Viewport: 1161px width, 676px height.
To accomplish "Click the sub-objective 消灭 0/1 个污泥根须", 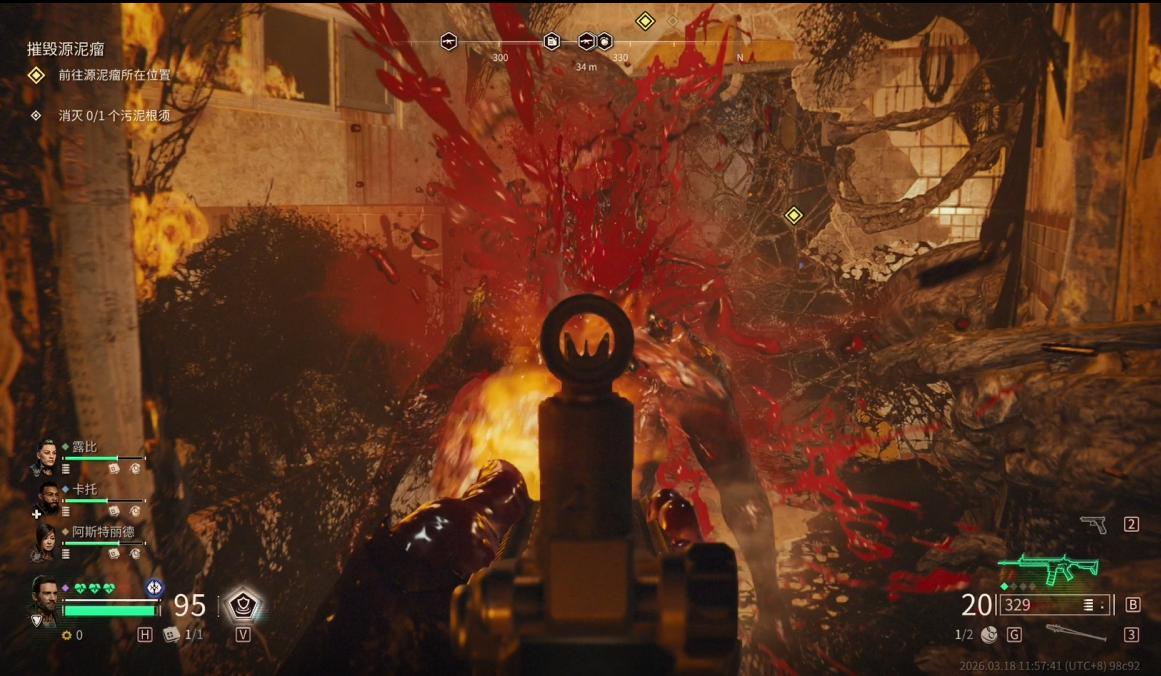I will pos(114,116).
